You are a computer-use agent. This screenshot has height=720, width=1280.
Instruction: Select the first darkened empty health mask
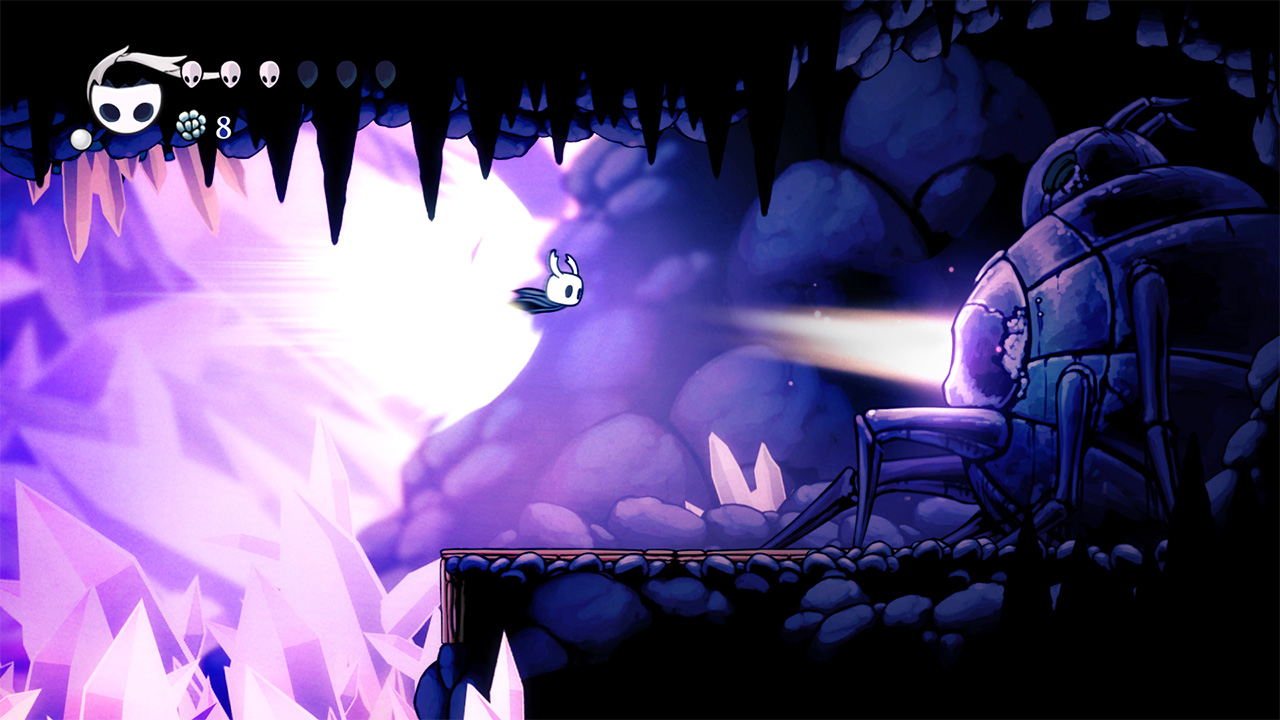coord(307,74)
